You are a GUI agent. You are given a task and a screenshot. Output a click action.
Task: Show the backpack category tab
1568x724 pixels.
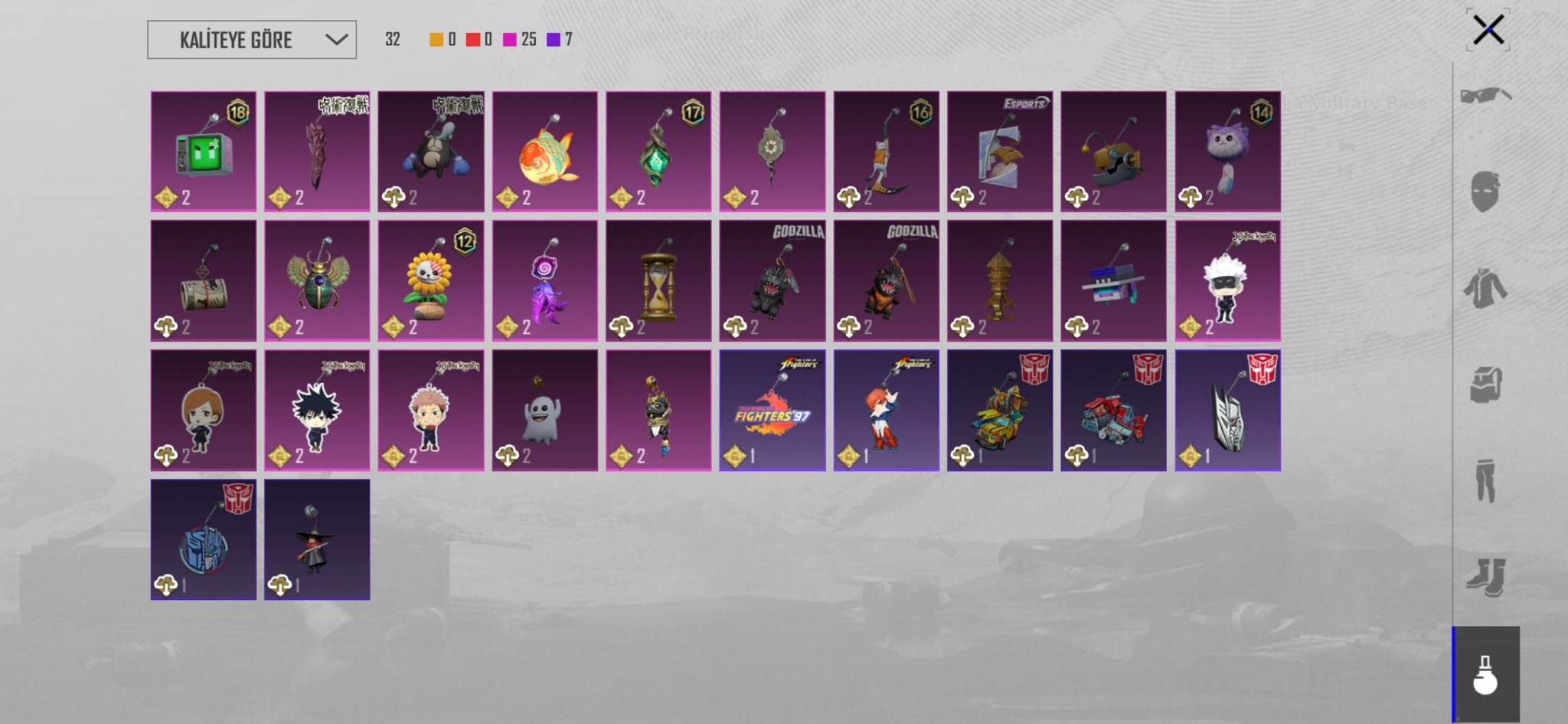pos(1485,385)
